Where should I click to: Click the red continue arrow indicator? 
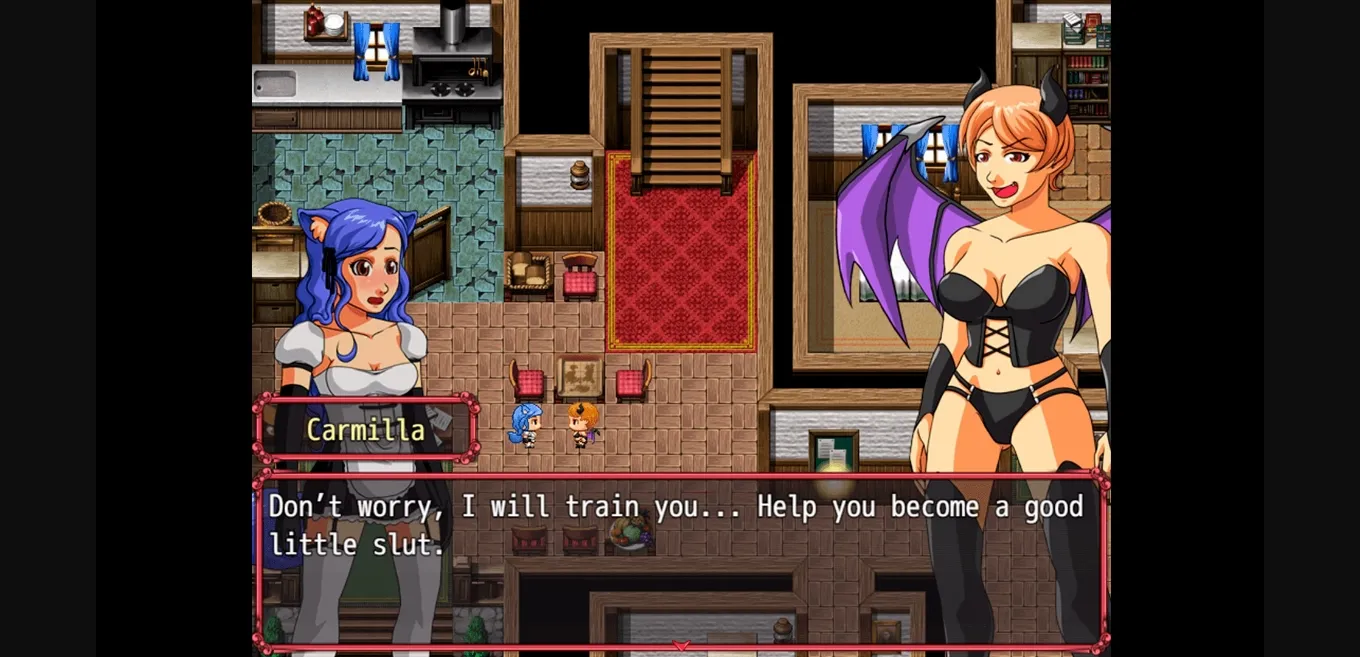click(681, 645)
